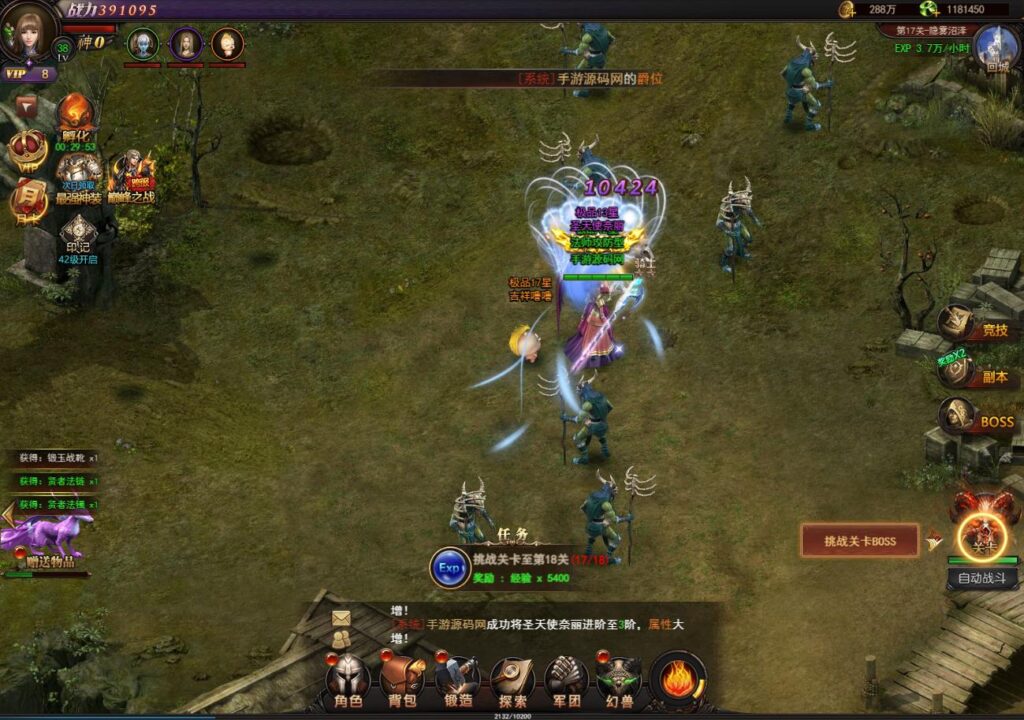Viewport: 1024px width, 720px height.
Task: Activate the flame skill orb
Action: click(679, 680)
